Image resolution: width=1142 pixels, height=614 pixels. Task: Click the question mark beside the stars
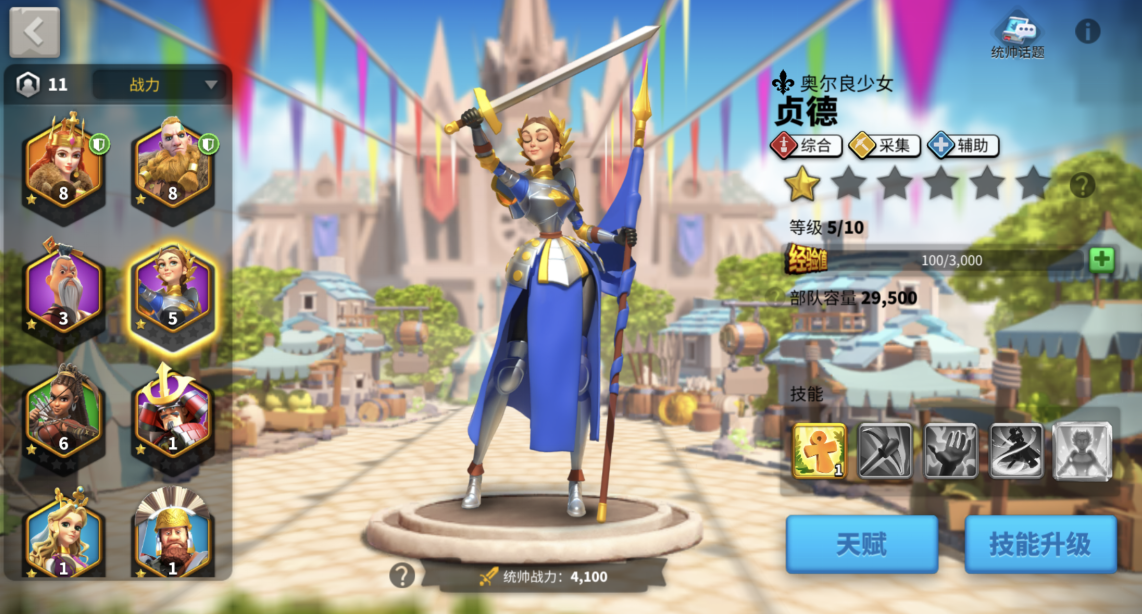pos(1082,185)
